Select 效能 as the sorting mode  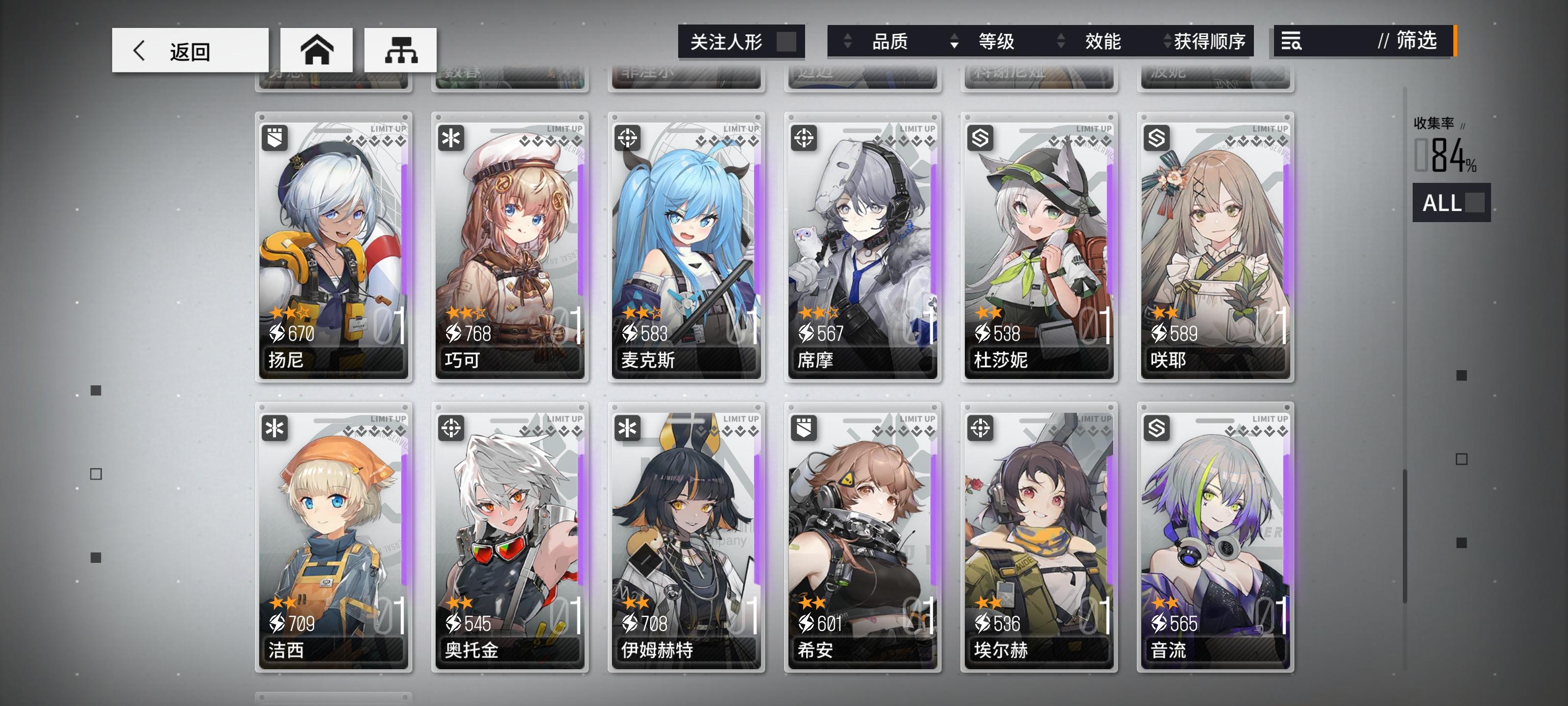coord(1102,42)
